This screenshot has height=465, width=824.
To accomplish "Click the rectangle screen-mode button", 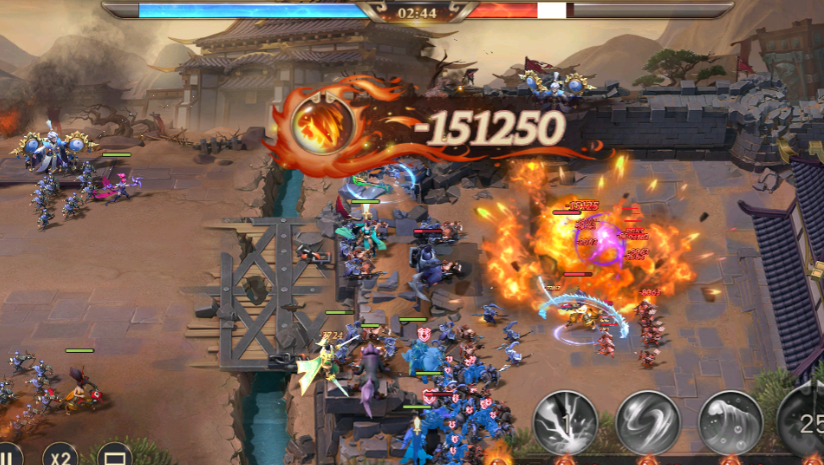I will click(x=114, y=456).
